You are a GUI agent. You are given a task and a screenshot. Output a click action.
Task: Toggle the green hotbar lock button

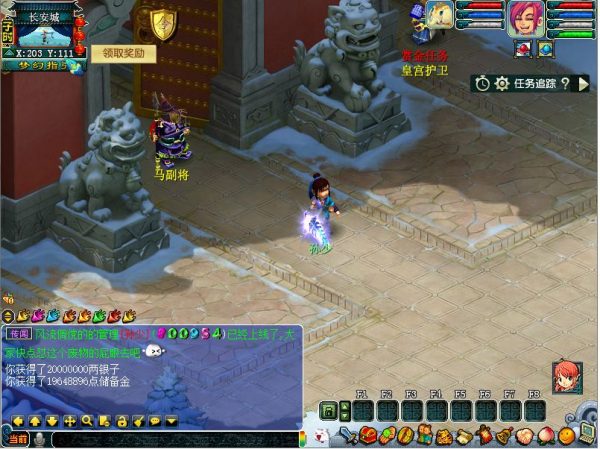tap(328, 411)
